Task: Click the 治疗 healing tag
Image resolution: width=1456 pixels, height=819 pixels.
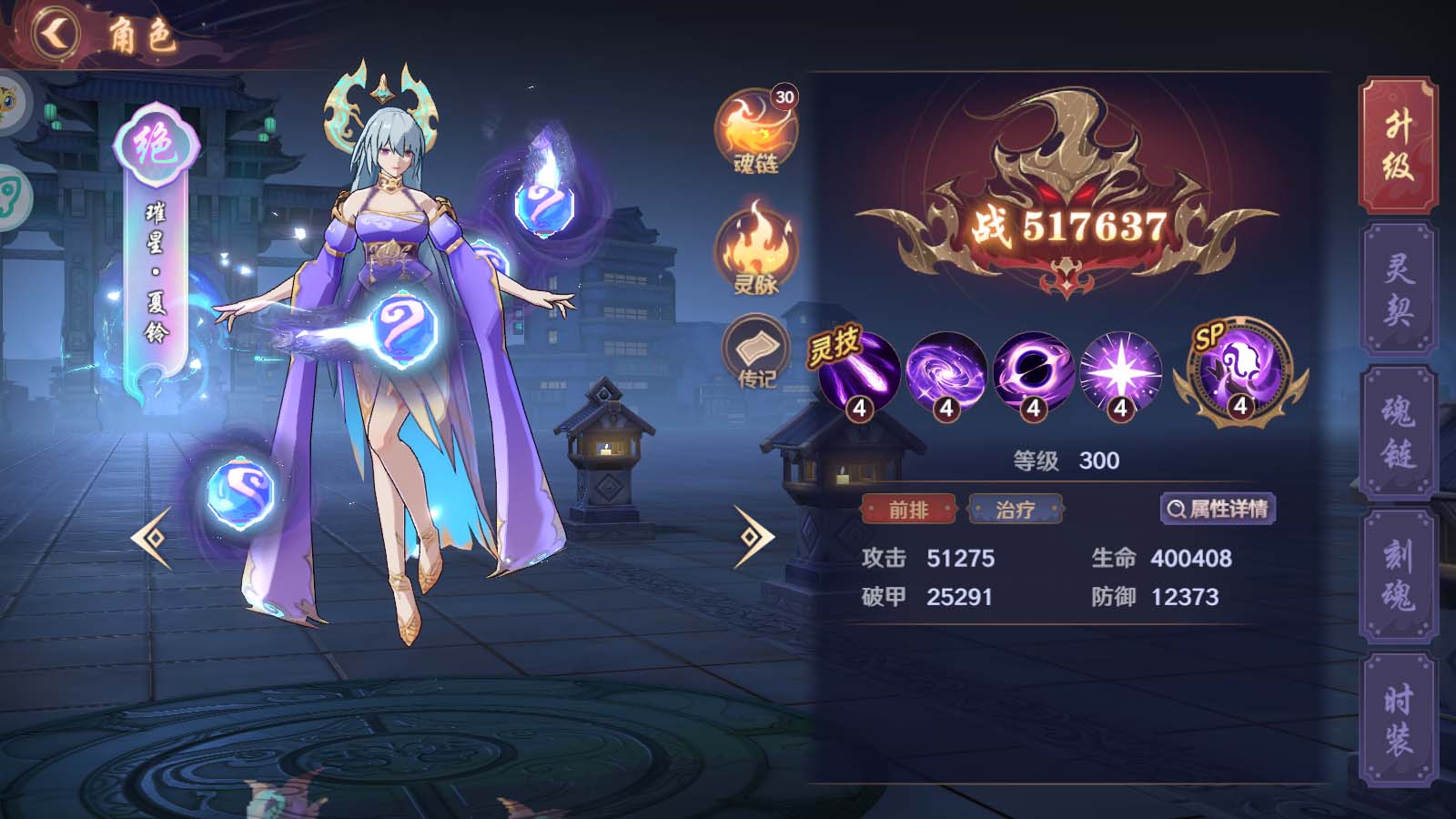Action: tap(1016, 510)
